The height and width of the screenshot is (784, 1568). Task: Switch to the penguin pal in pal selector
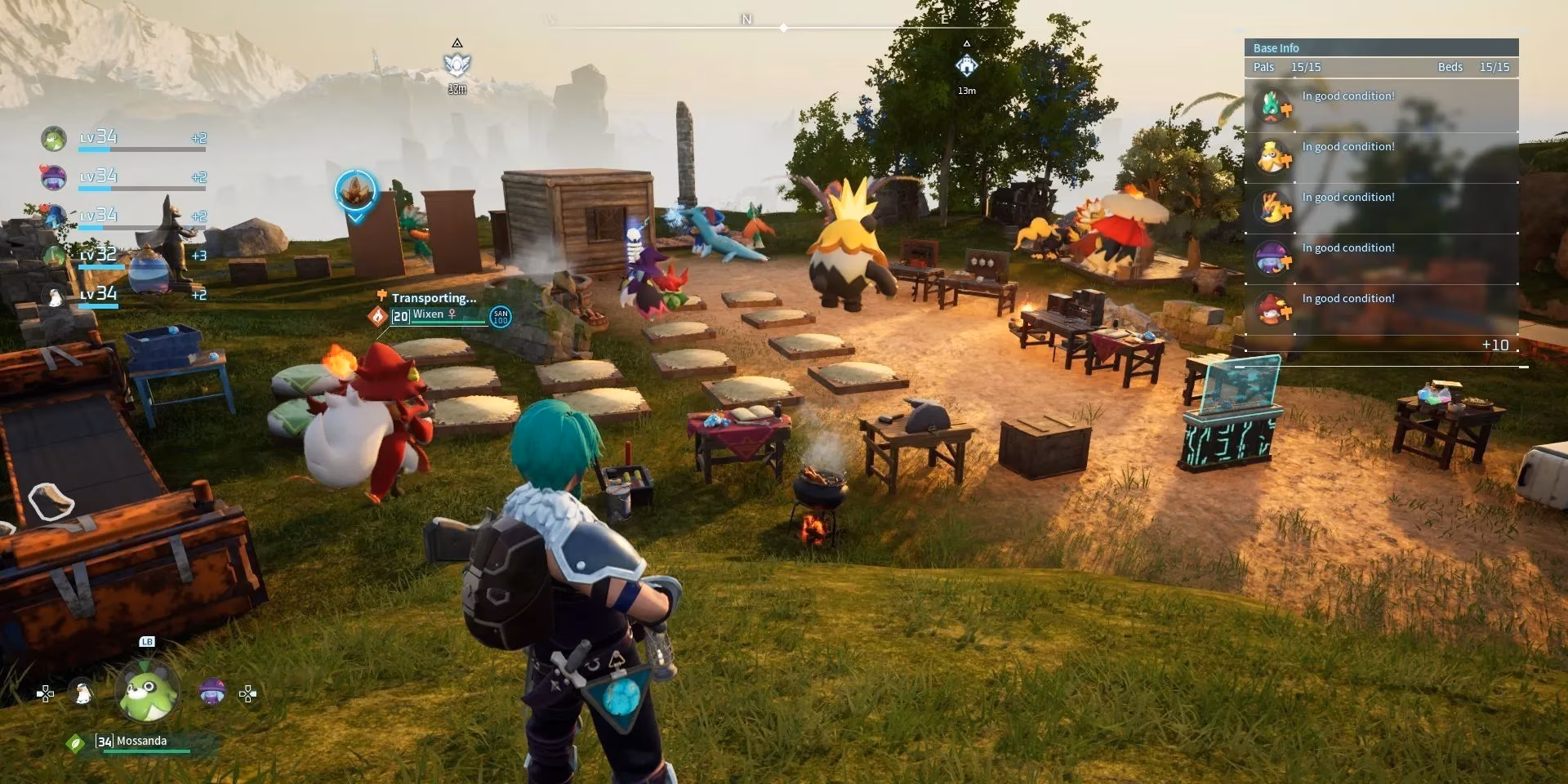click(x=82, y=693)
